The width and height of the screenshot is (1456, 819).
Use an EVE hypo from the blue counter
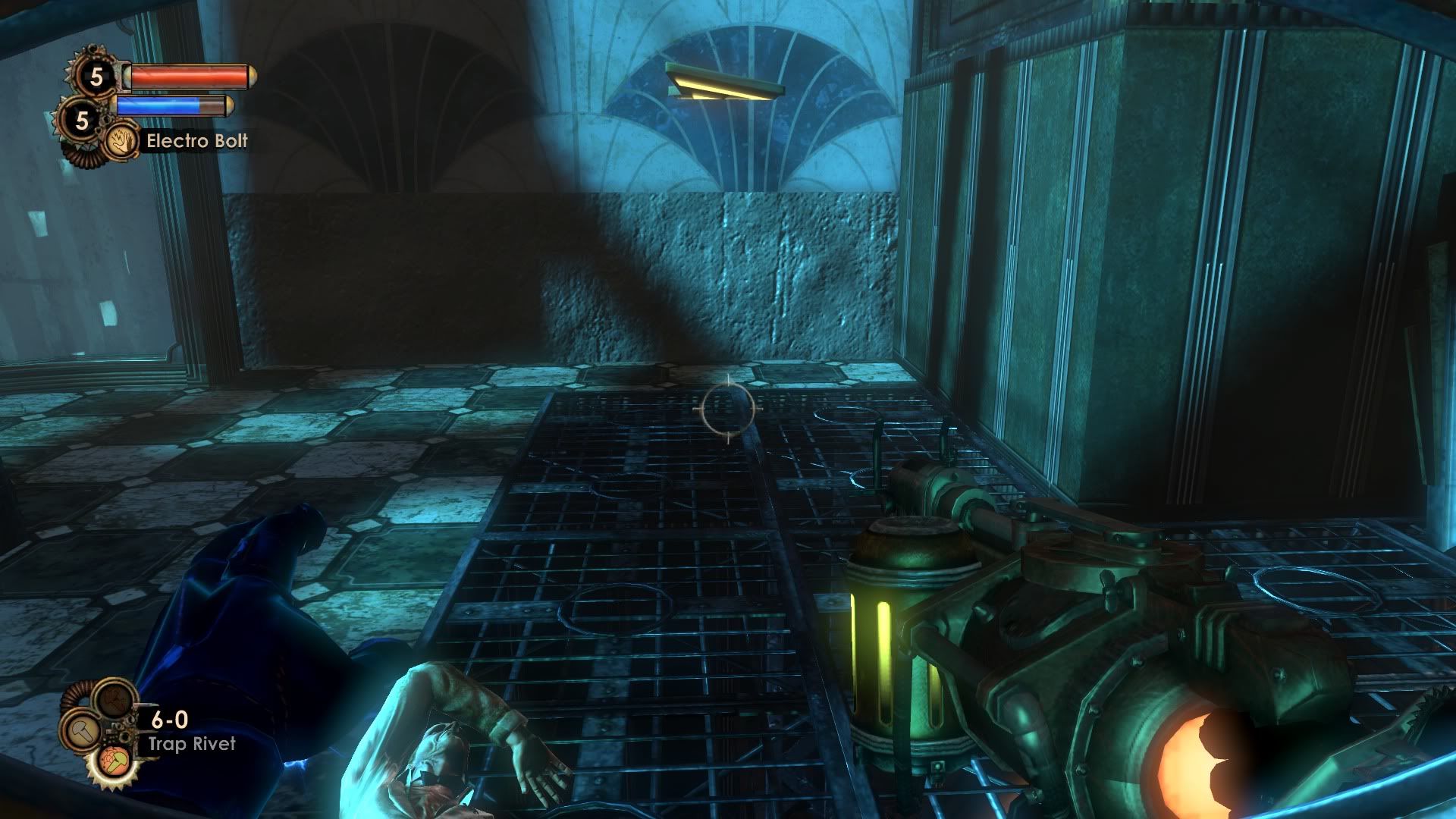coord(82,120)
